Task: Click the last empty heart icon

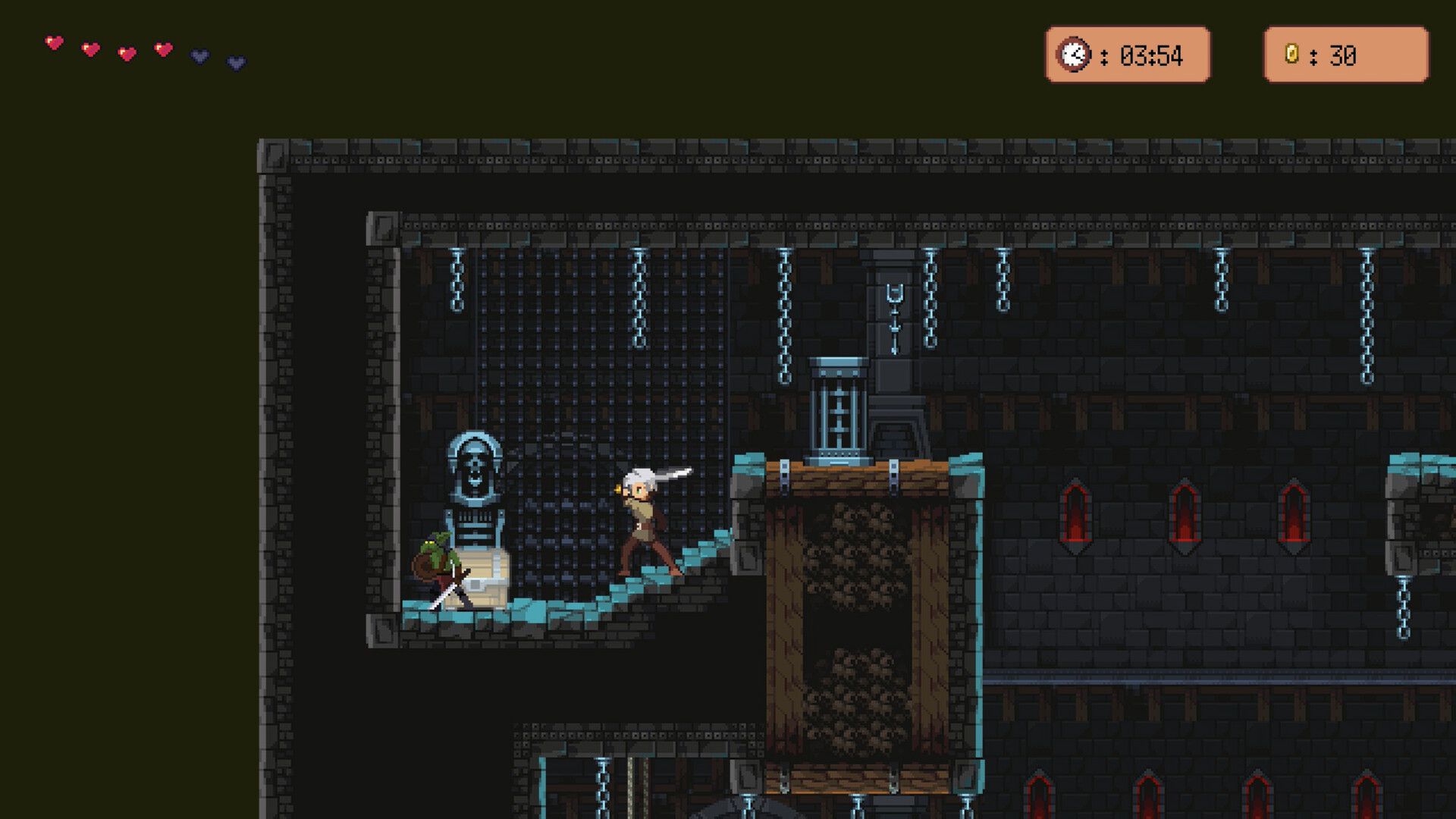Action: click(234, 61)
